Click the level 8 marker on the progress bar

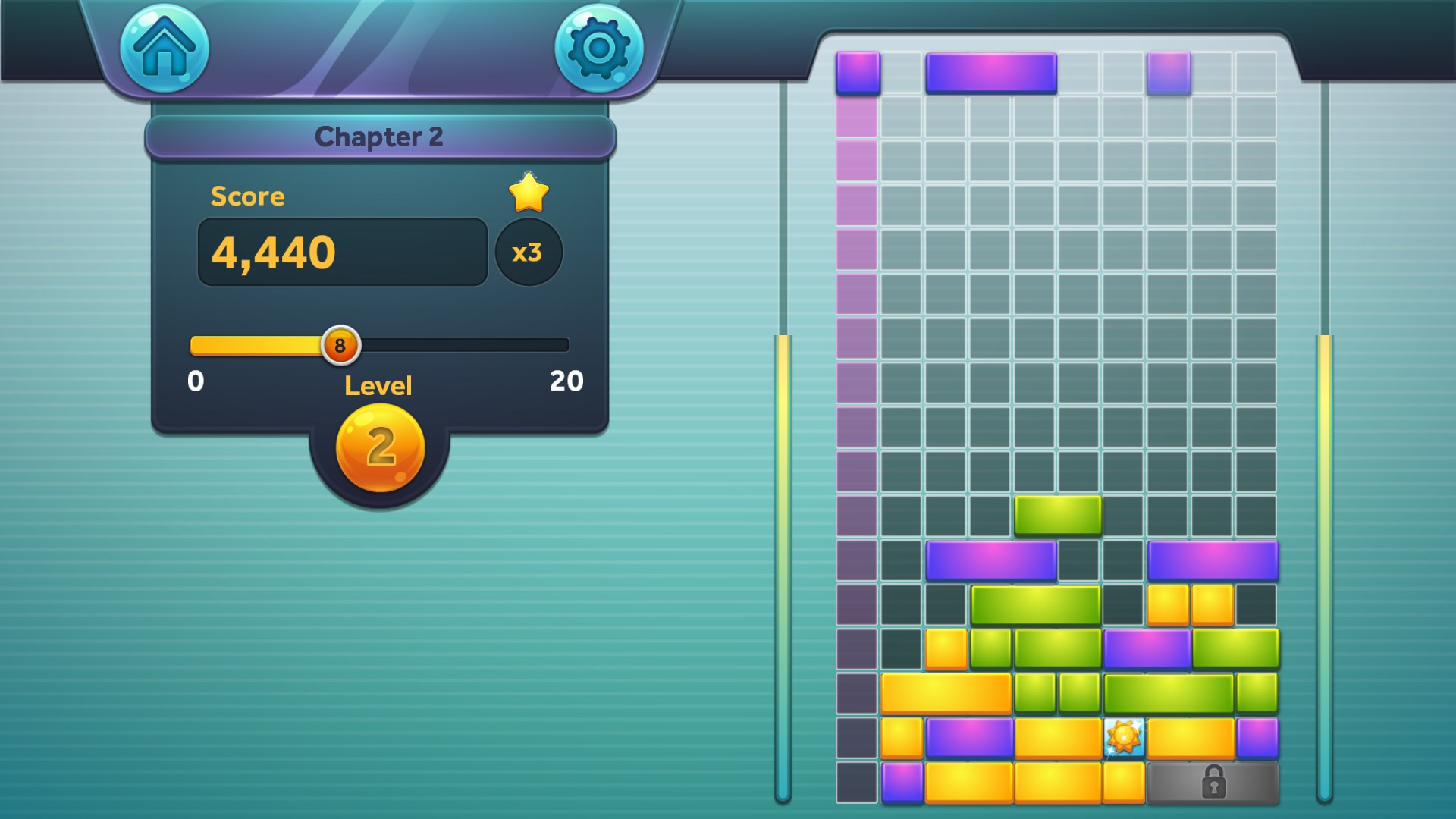(340, 345)
